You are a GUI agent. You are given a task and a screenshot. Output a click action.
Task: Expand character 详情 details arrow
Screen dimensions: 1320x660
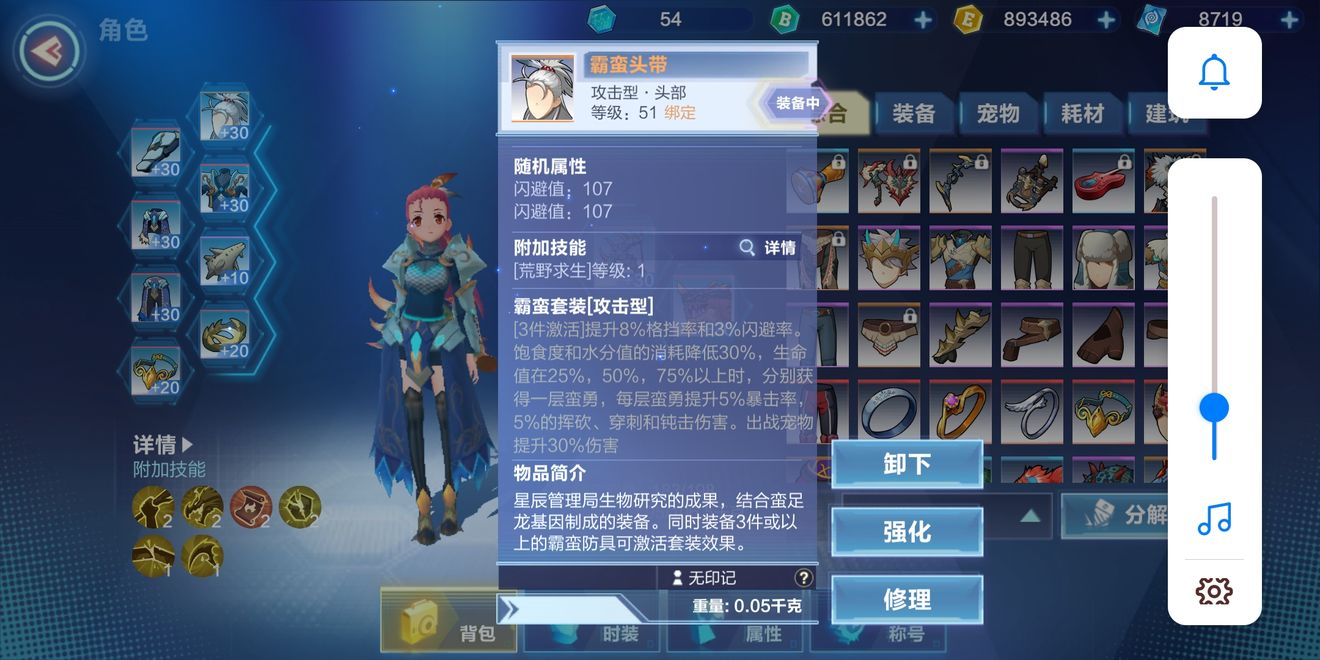[x=164, y=445]
